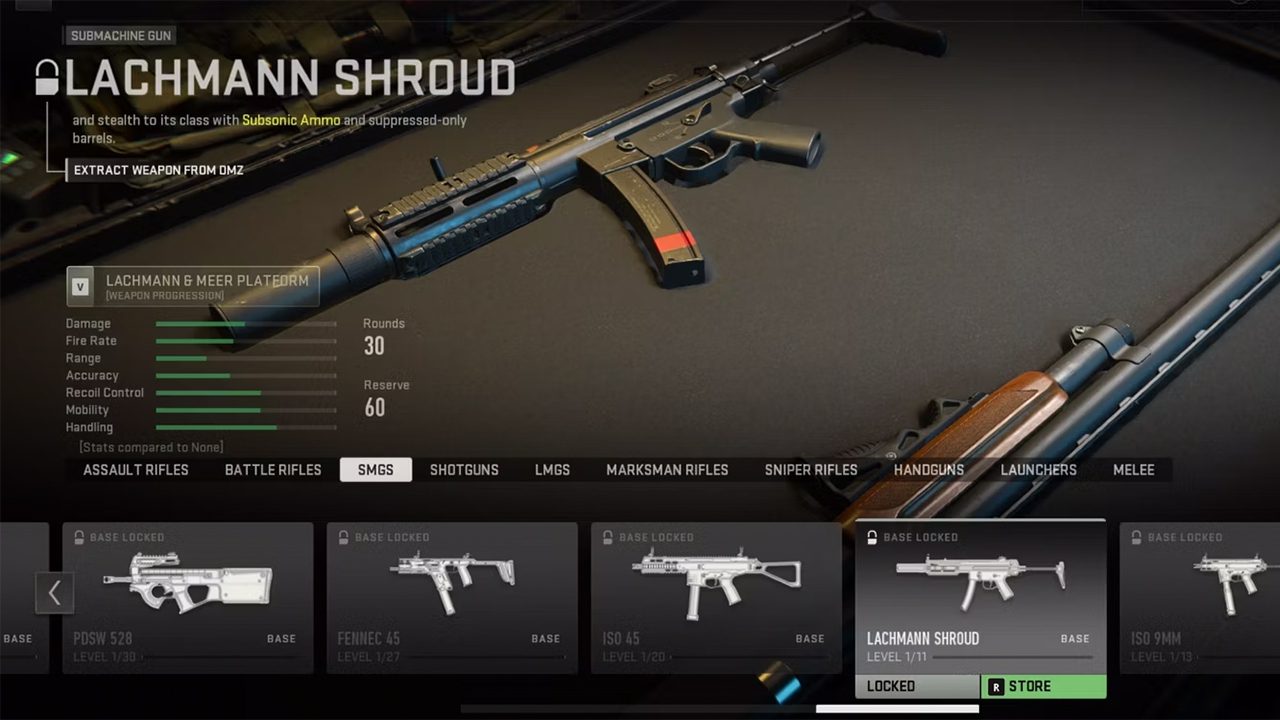1280x720 pixels.
Task: Open the Launchers category
Action: click(1039, 470)
